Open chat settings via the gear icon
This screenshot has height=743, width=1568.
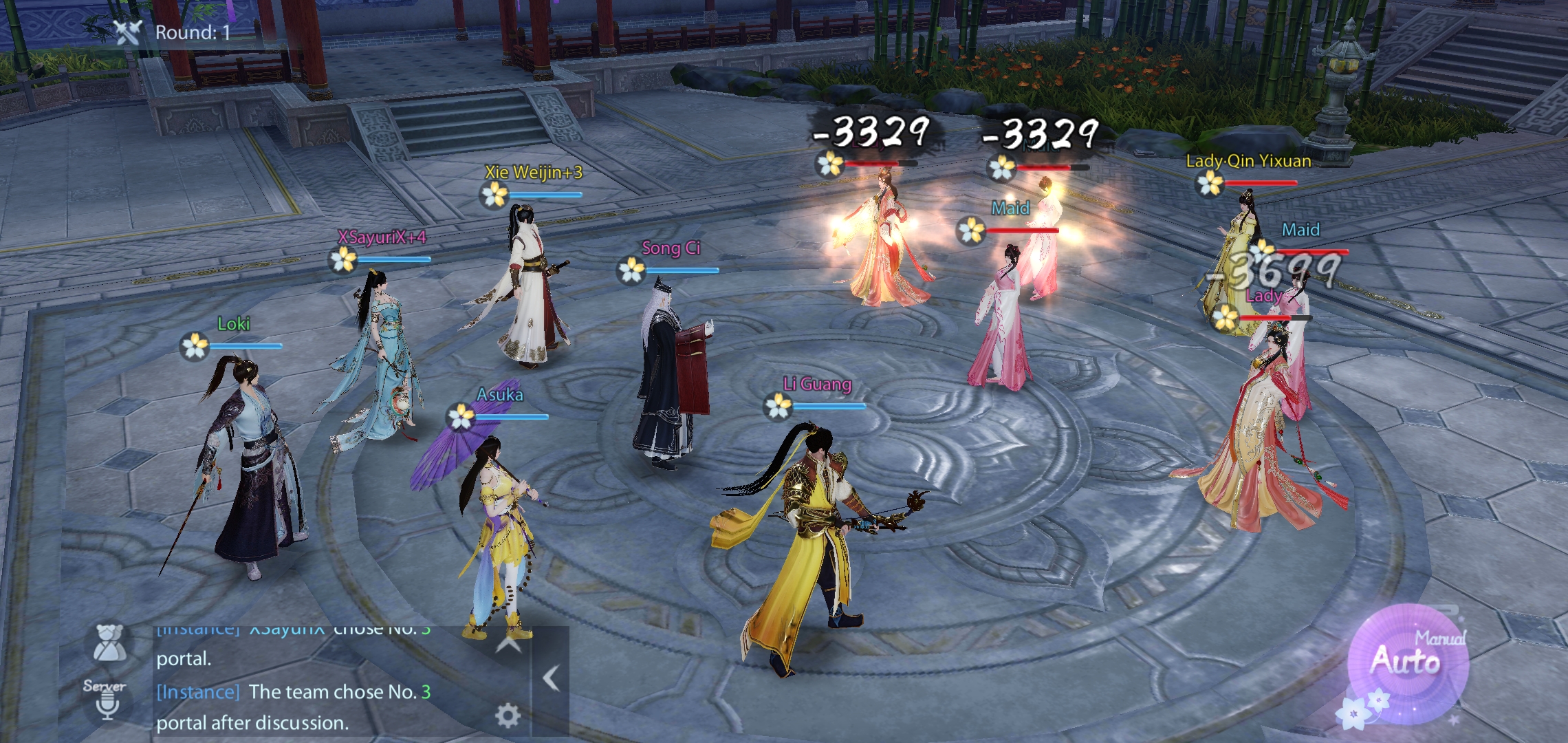point(507,715)
